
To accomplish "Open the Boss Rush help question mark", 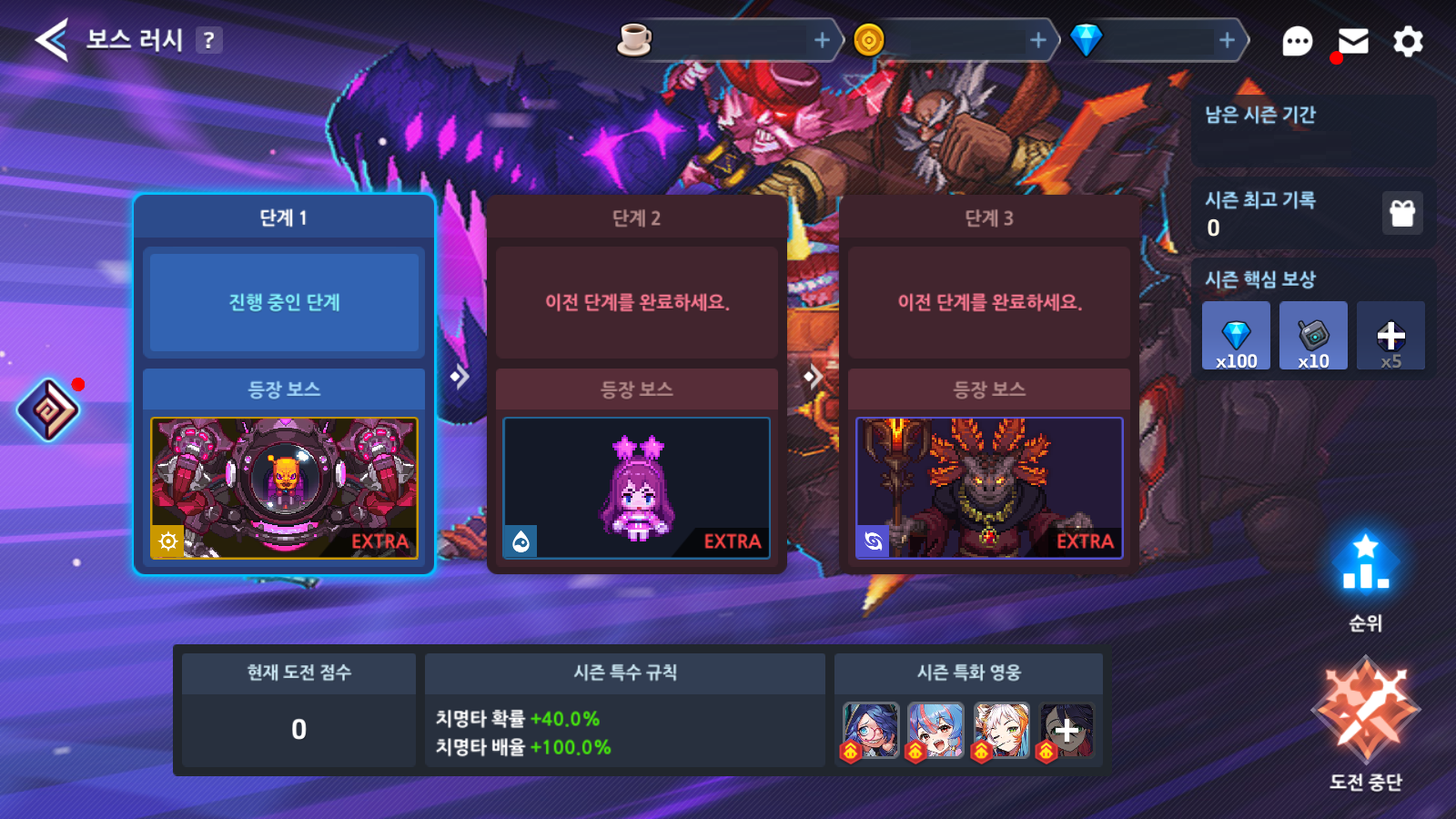I will [x=209, y=40].
